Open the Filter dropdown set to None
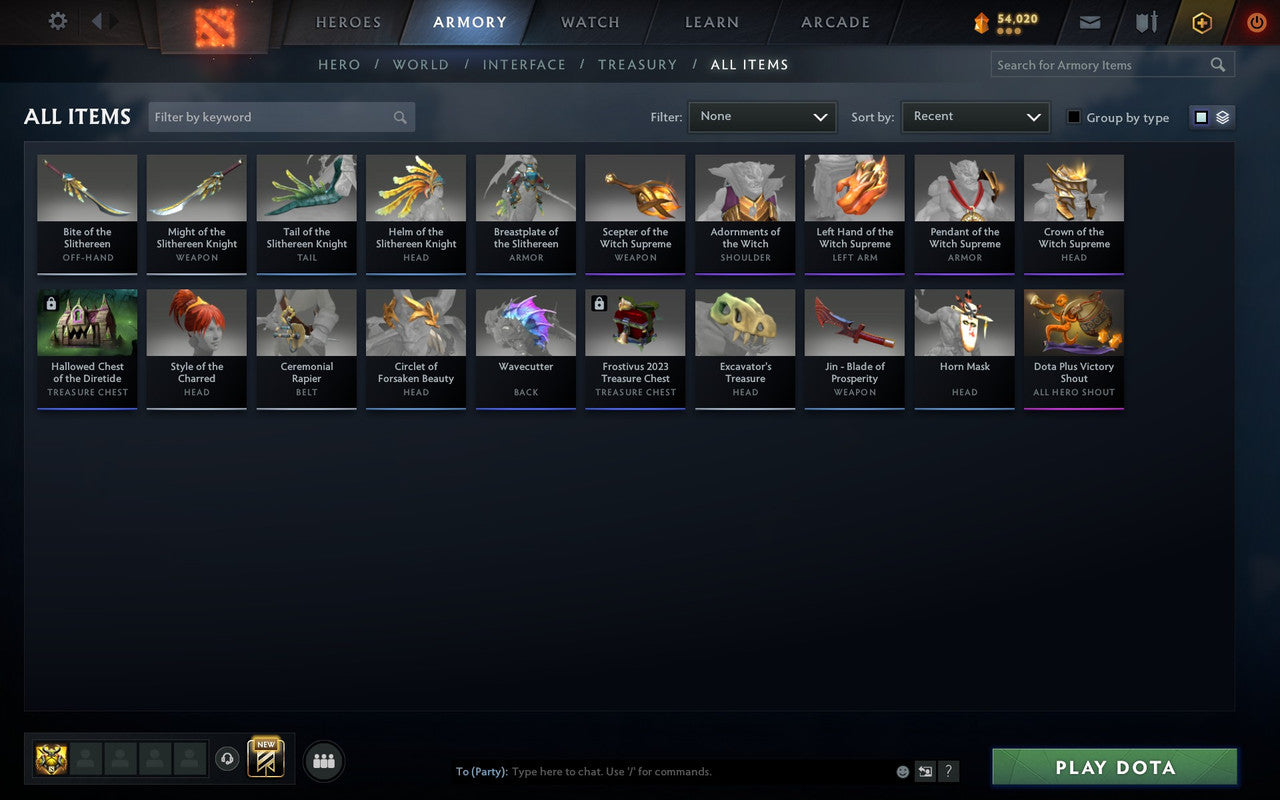Viewport: 1280px width, 800px height. pos(762,117)
